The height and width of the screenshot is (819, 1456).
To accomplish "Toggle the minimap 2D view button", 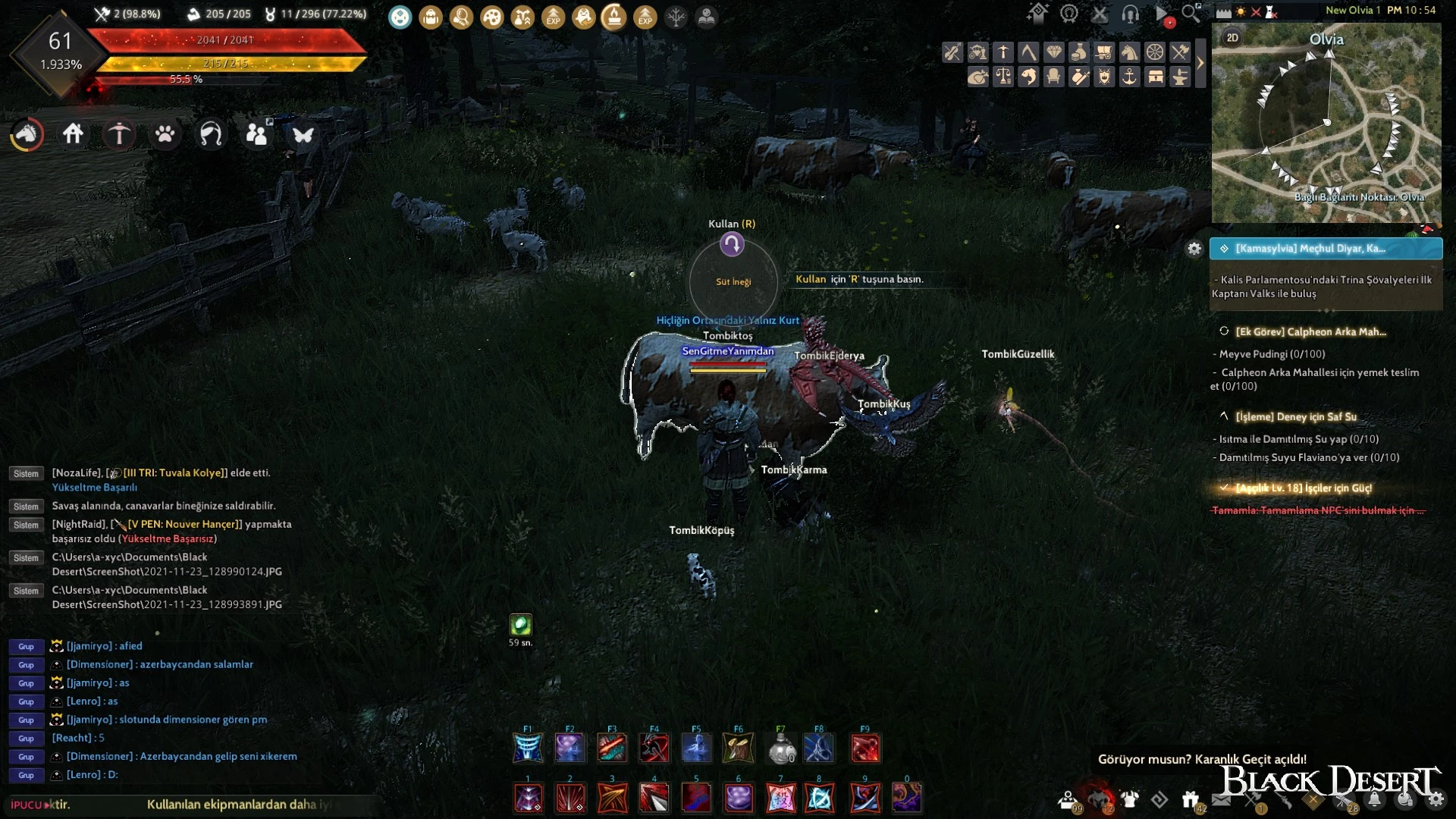I will click(x=1232, y=38).
